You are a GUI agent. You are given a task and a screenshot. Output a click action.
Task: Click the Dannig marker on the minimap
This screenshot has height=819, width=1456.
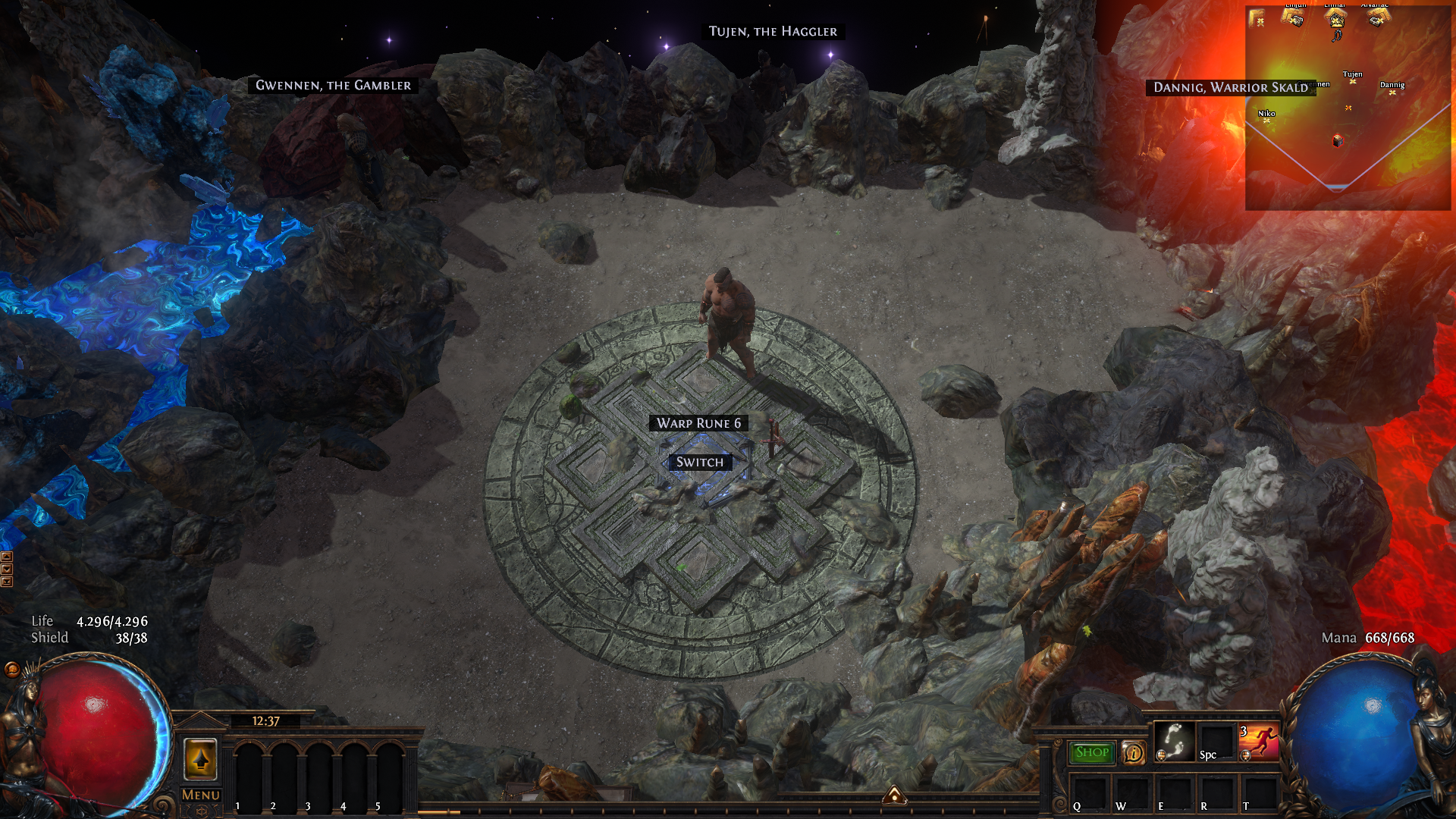pyautogui.click(x=1392, y=92)
